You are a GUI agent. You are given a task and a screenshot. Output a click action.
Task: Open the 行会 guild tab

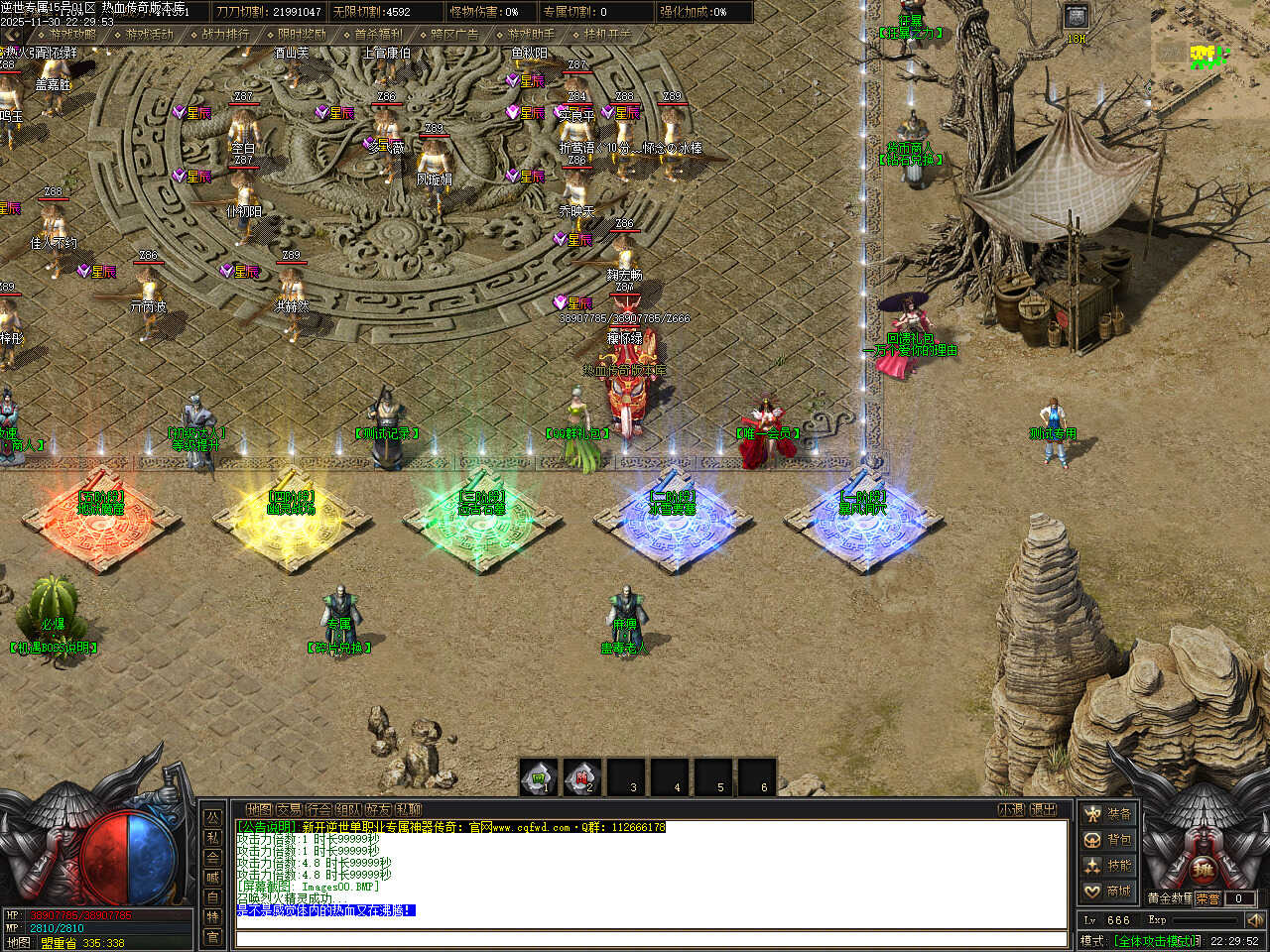click(318, 810)
